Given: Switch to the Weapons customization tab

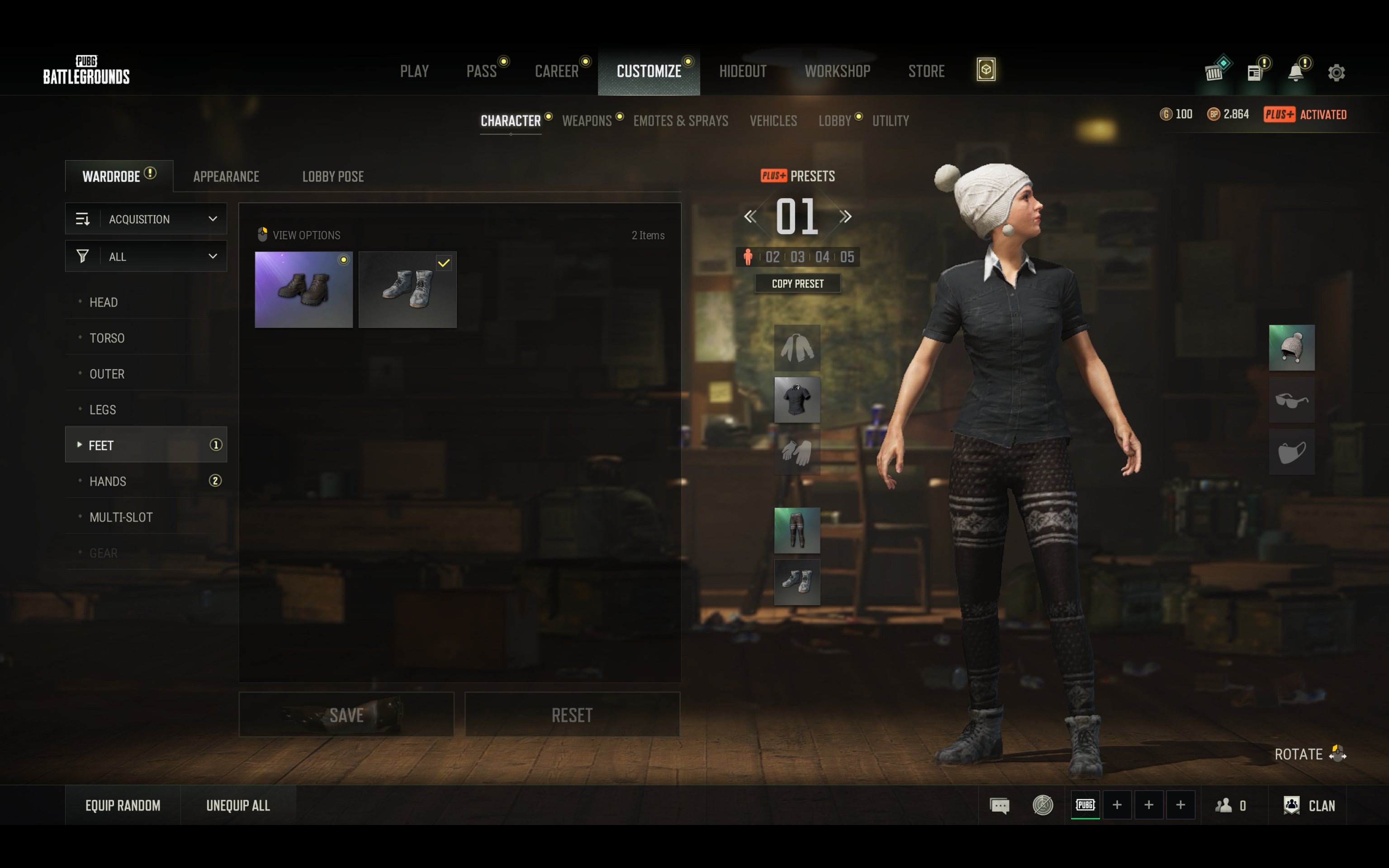Looking at the screenshot, I should (587, 121).
